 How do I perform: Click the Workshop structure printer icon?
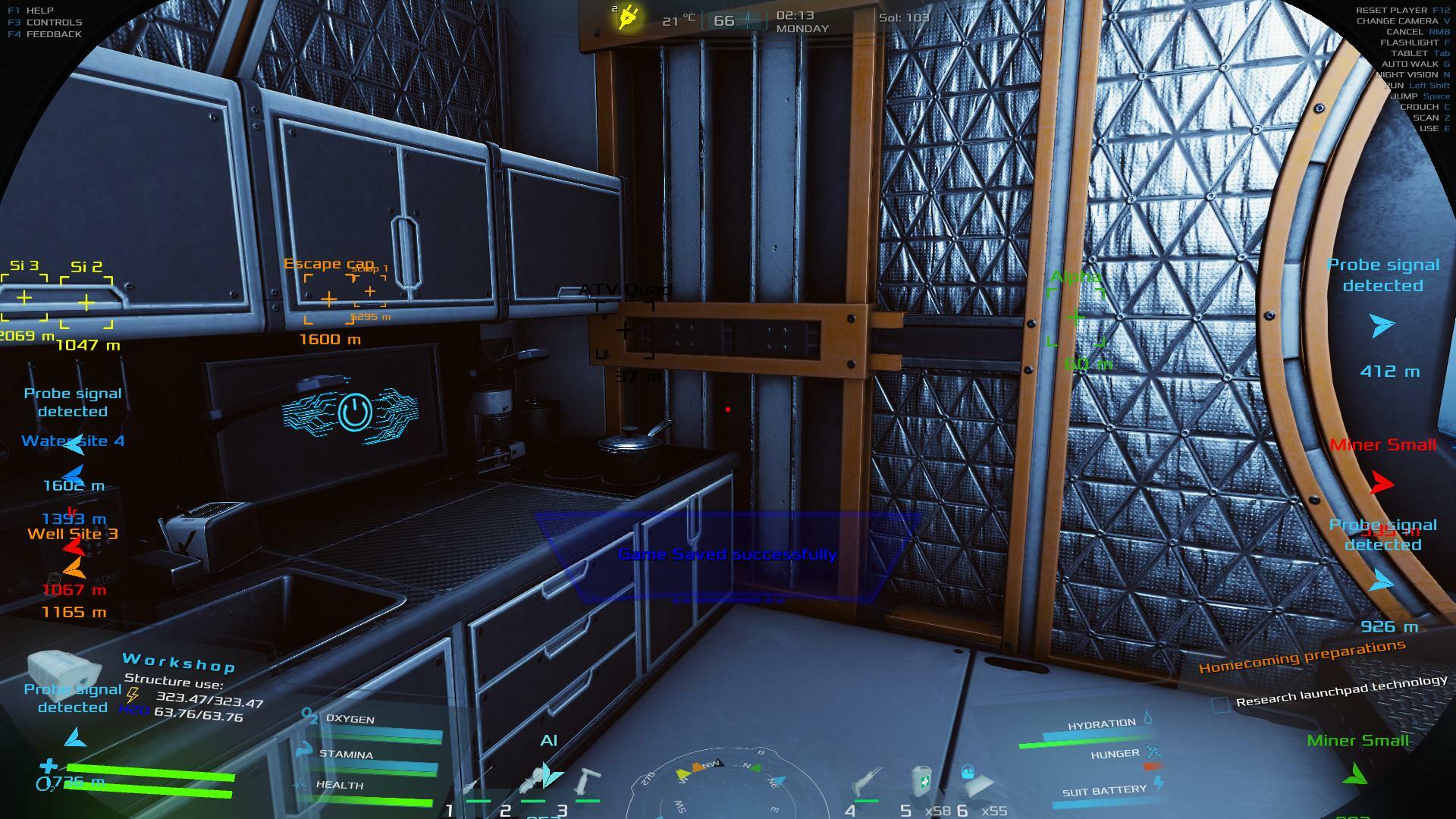pos(64,667)
